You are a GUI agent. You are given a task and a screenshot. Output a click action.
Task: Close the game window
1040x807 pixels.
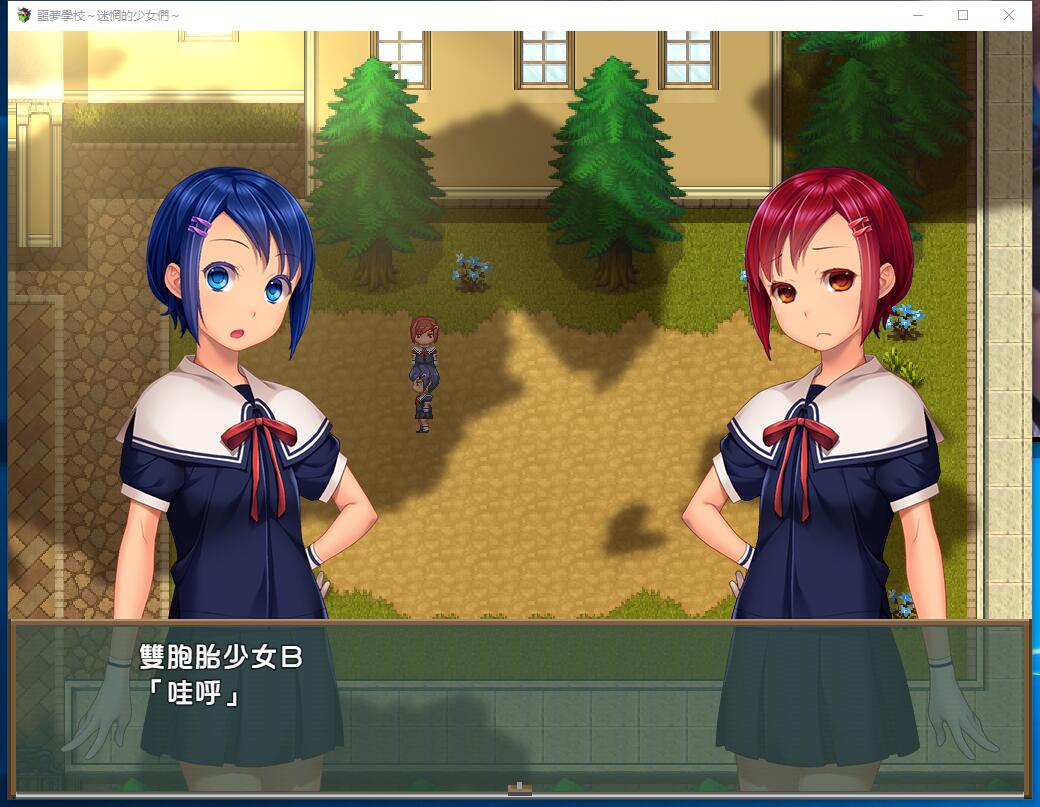(x=1008, y=15)
